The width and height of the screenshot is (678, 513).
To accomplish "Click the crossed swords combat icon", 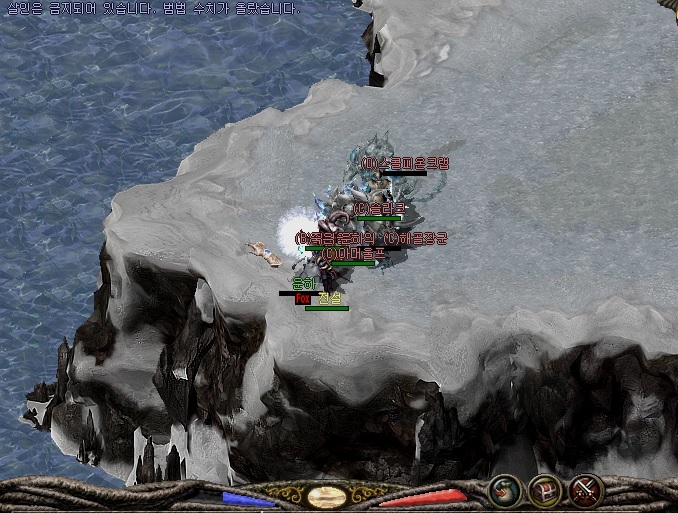I will pos(585,490).
